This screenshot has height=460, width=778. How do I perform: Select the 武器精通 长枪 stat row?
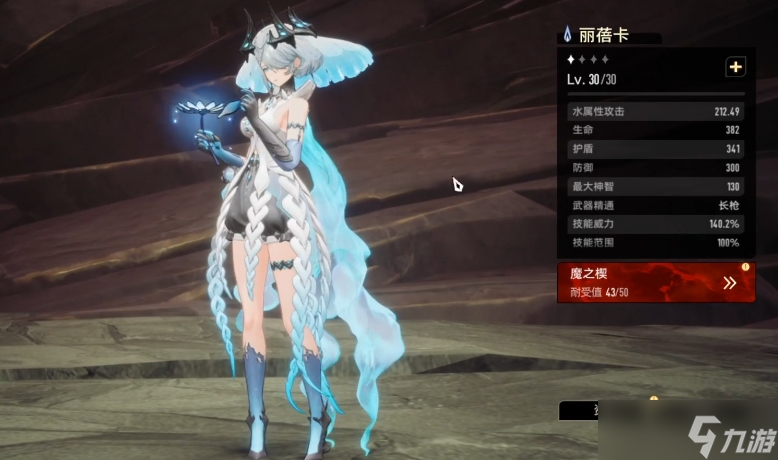click(x=655, y=205)
